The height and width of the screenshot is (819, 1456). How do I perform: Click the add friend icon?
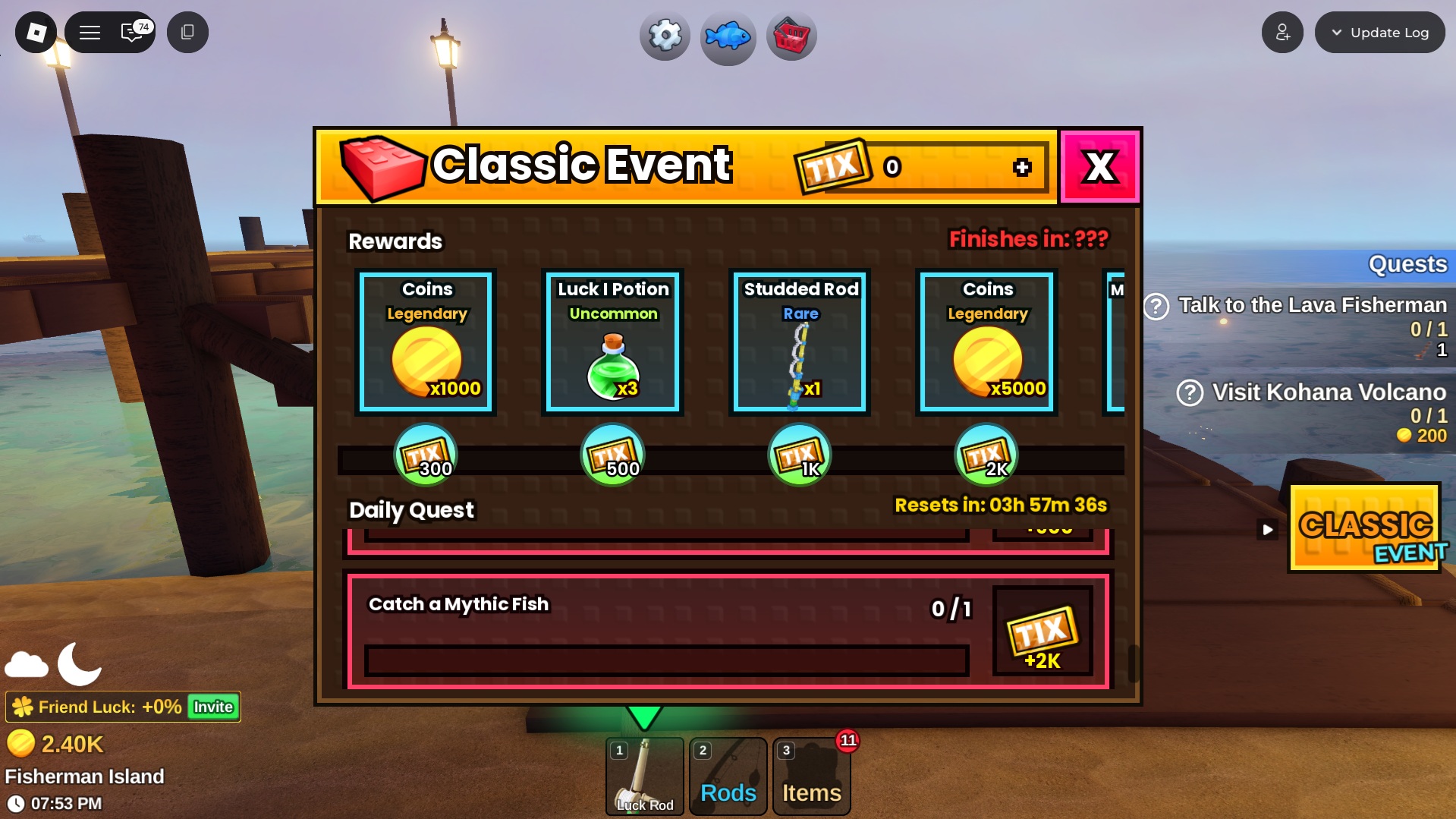click(1282, 32)
